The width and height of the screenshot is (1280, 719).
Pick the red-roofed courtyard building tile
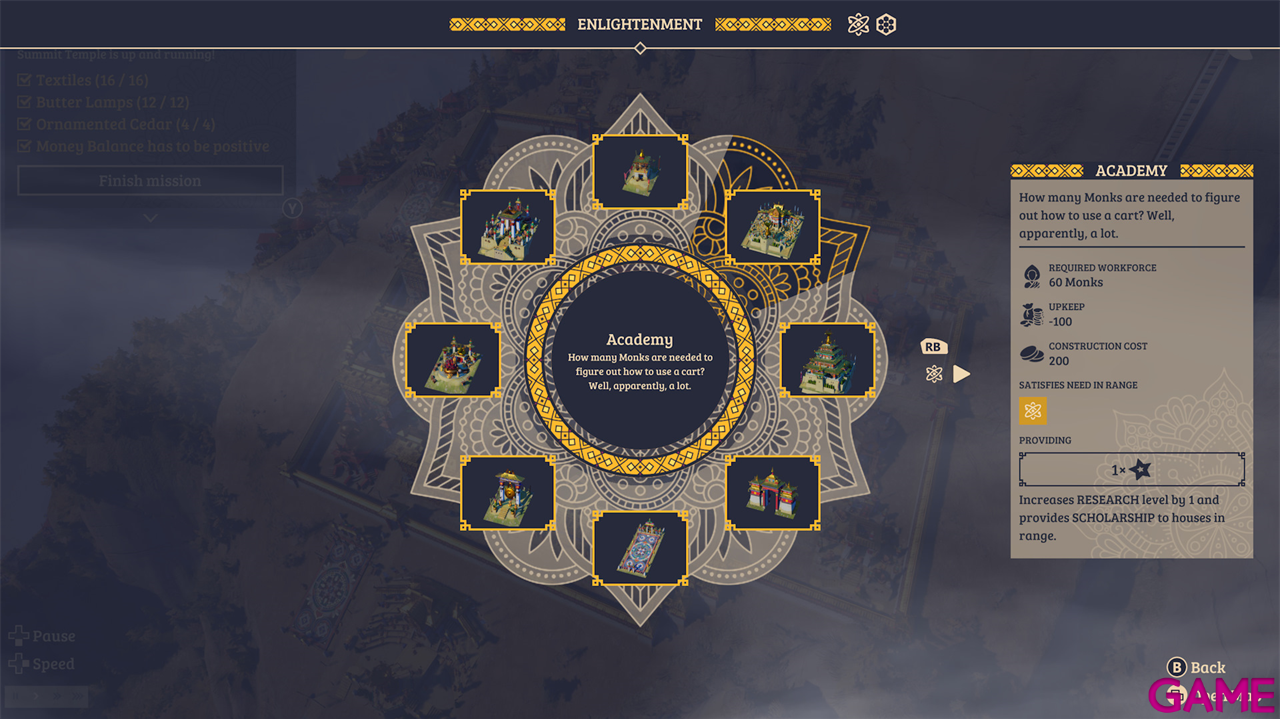(453, 360)
